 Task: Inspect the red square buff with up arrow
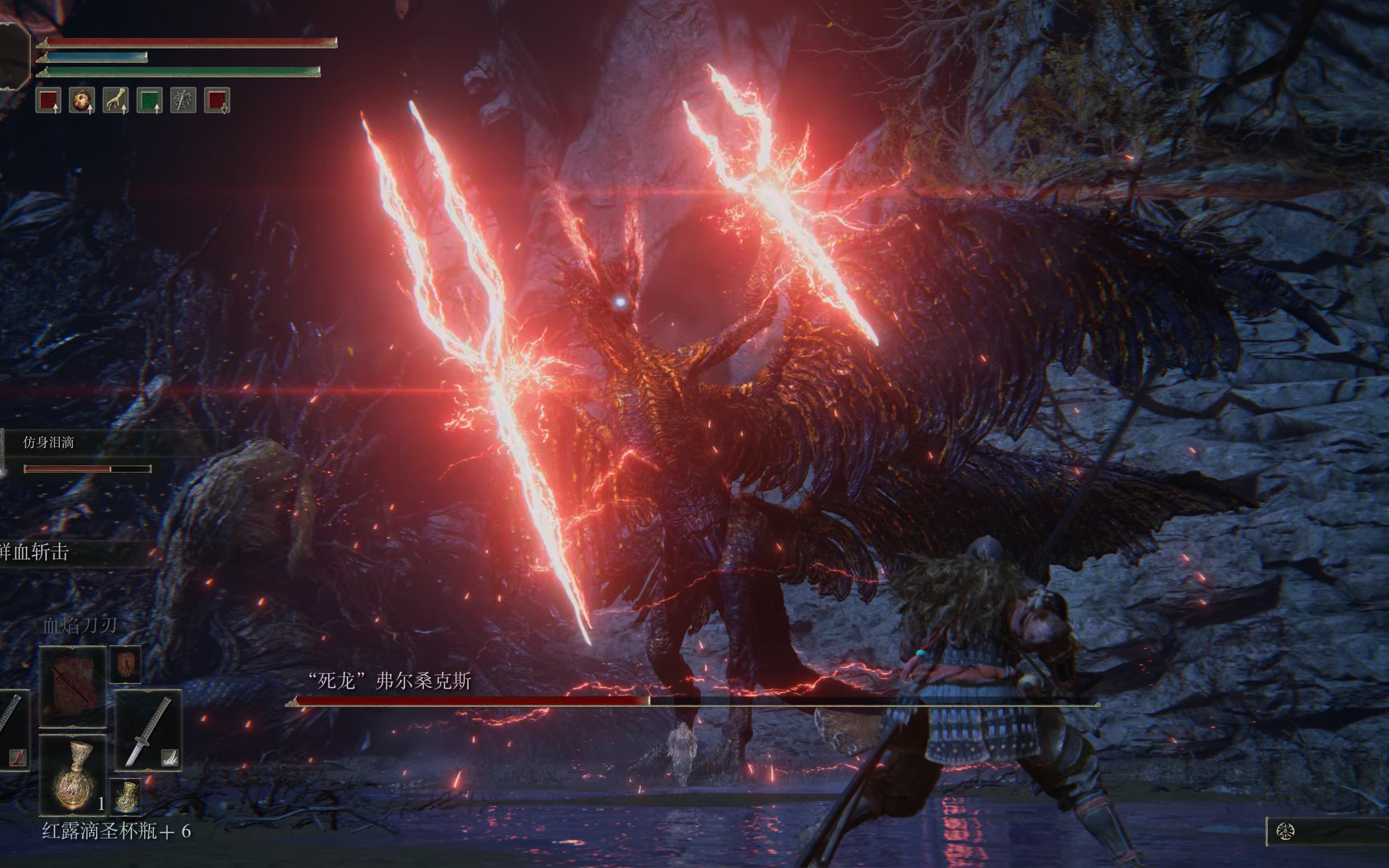click(x=48, y=100)
